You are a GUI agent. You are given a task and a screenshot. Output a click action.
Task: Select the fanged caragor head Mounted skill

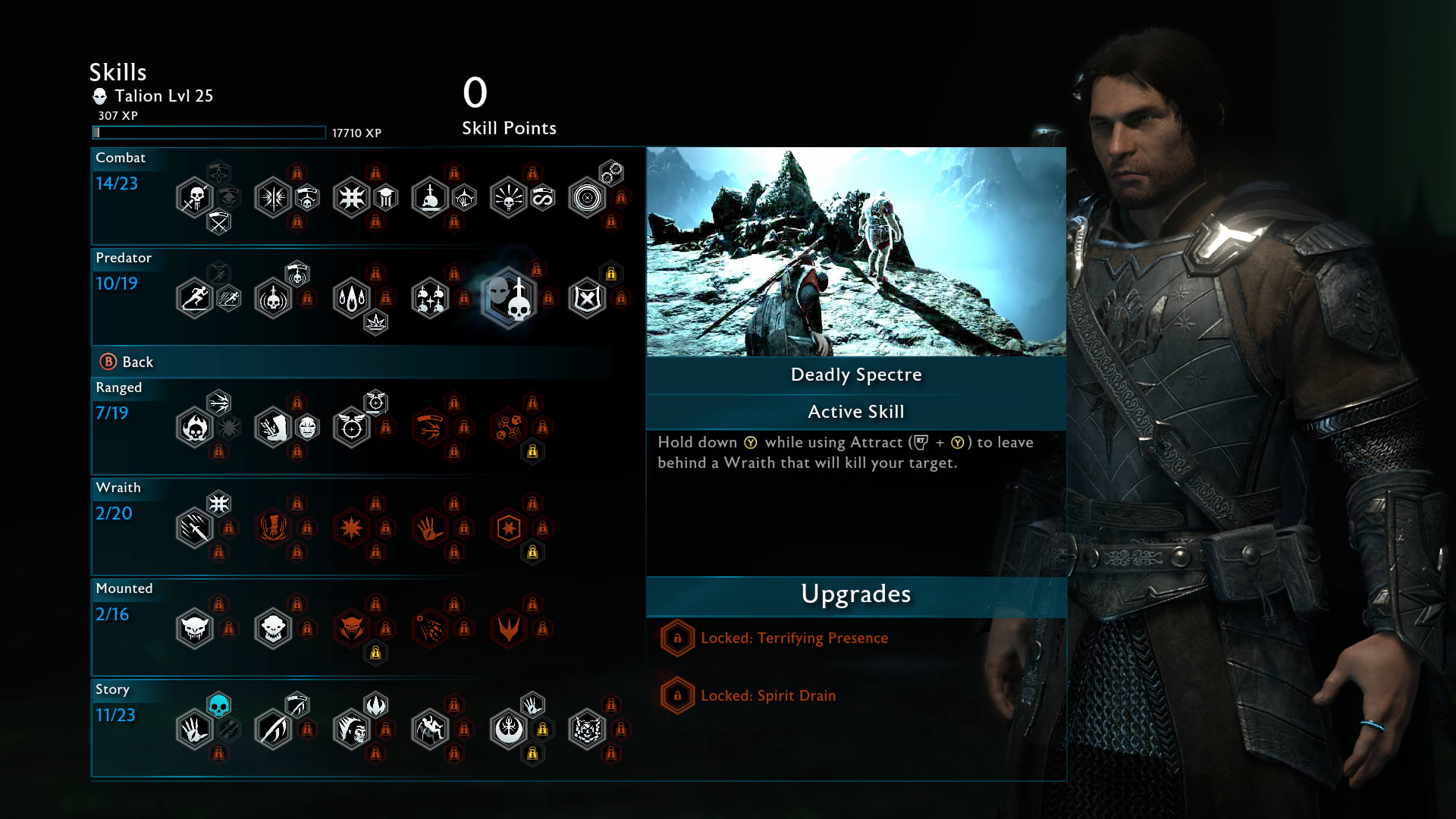click(195, 629)
